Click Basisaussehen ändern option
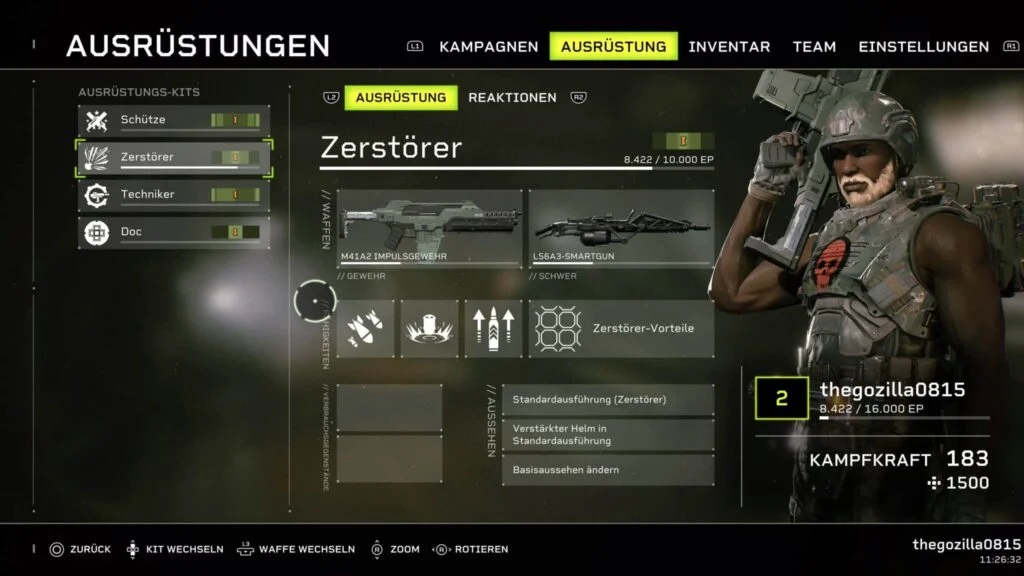Viewport: 1024px width, 576px height. tap(608, 470)
